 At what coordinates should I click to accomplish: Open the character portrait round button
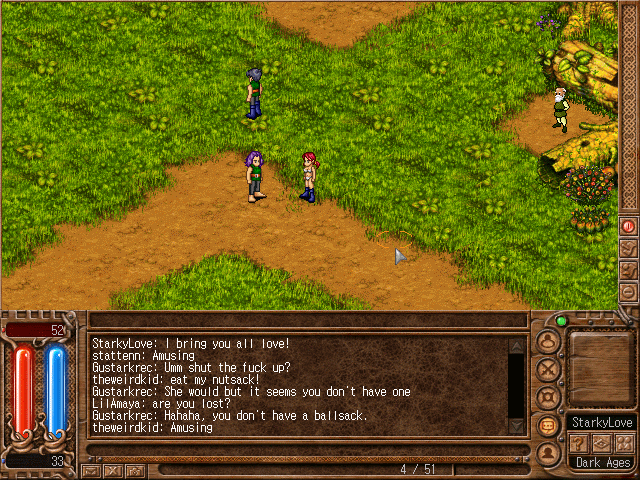547,453
